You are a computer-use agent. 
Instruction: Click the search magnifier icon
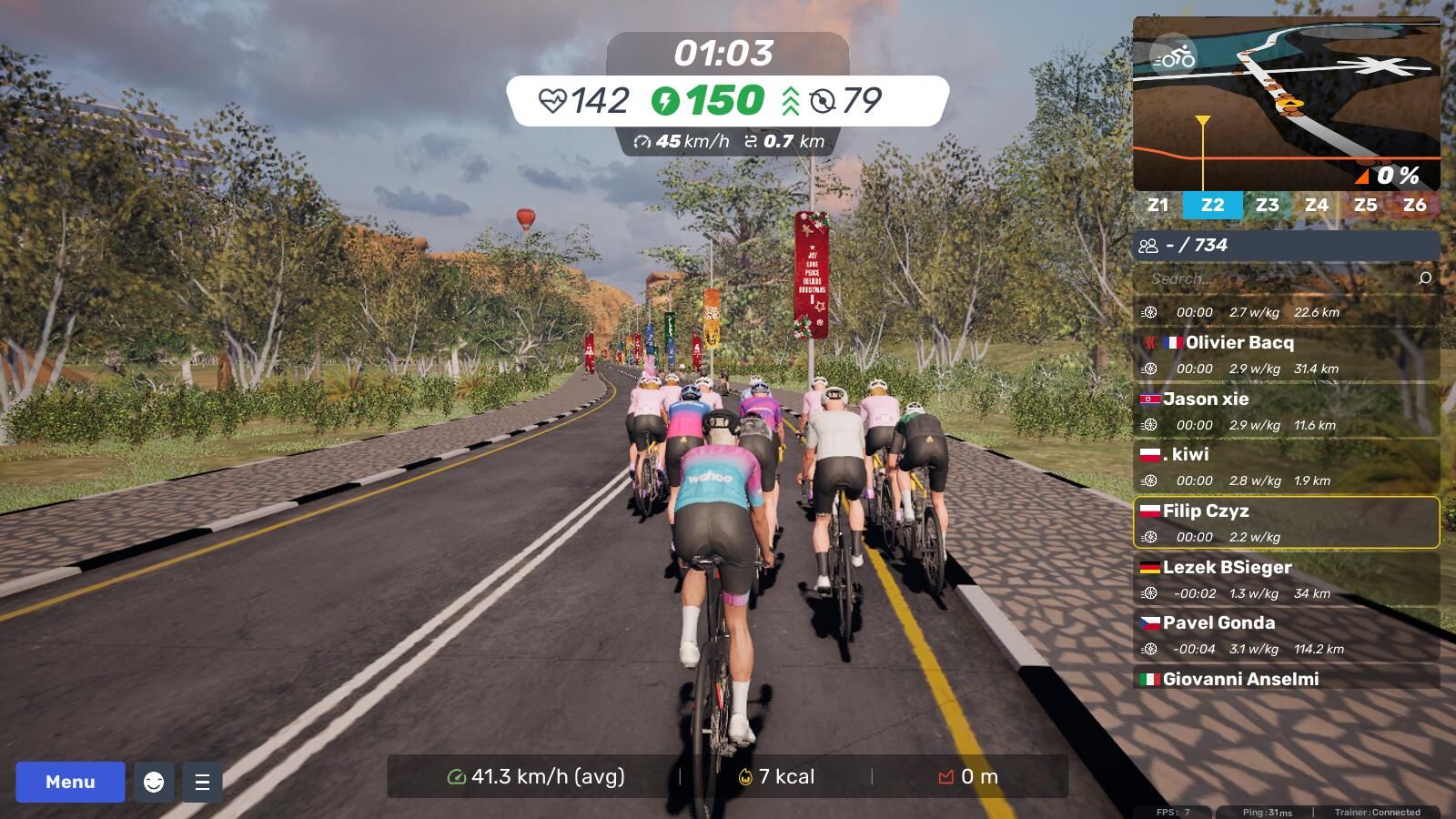tap(1425, 278)
